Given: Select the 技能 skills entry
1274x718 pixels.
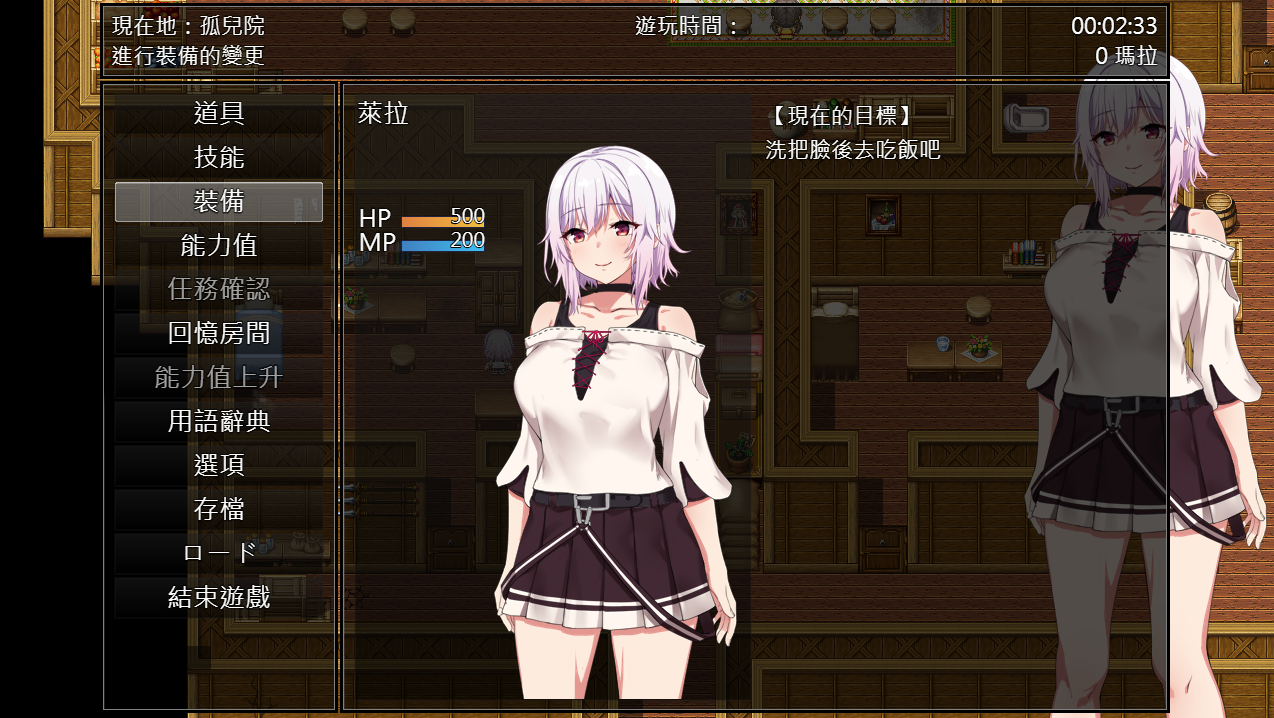Looking at the screenshot, I should [x=219, y=158].
